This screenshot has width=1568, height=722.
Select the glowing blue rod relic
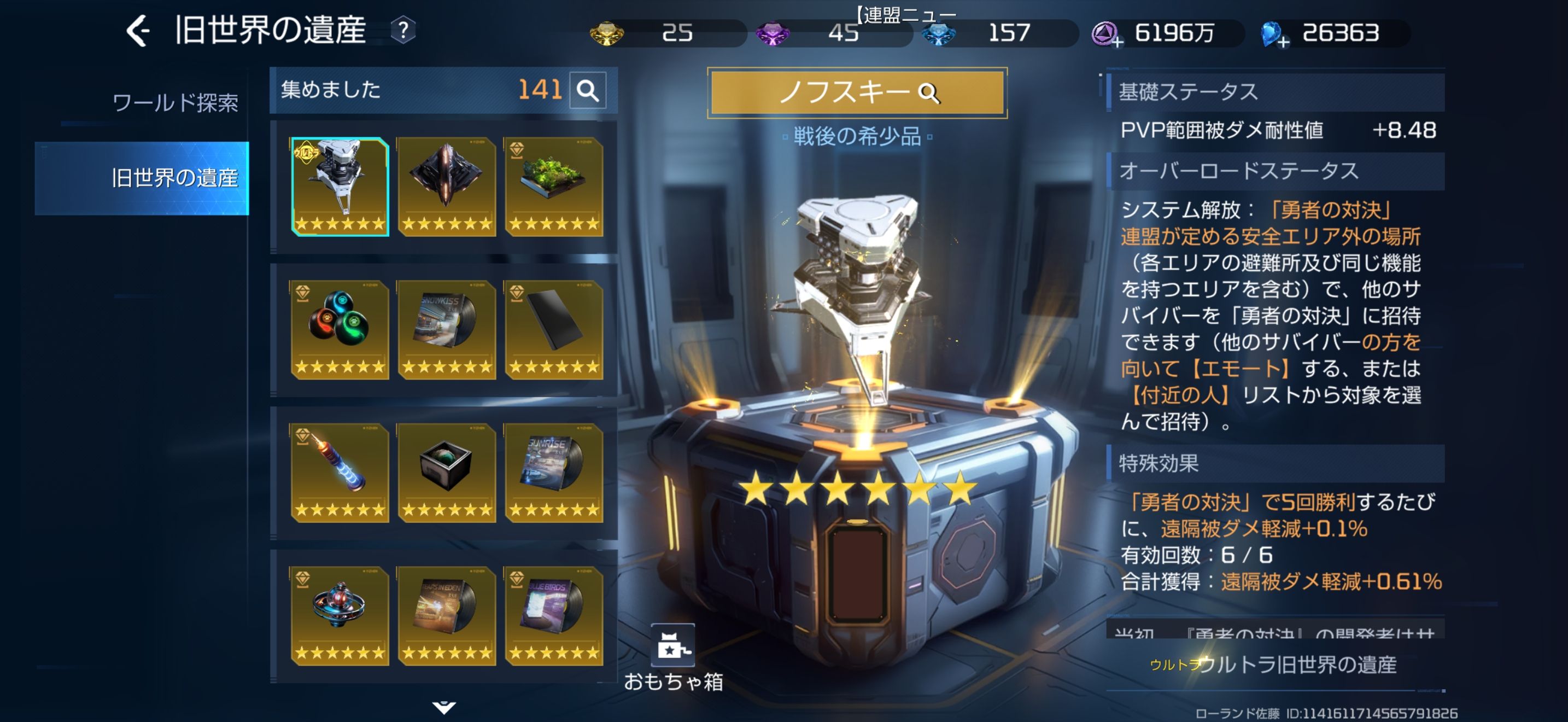click(340, 473)
